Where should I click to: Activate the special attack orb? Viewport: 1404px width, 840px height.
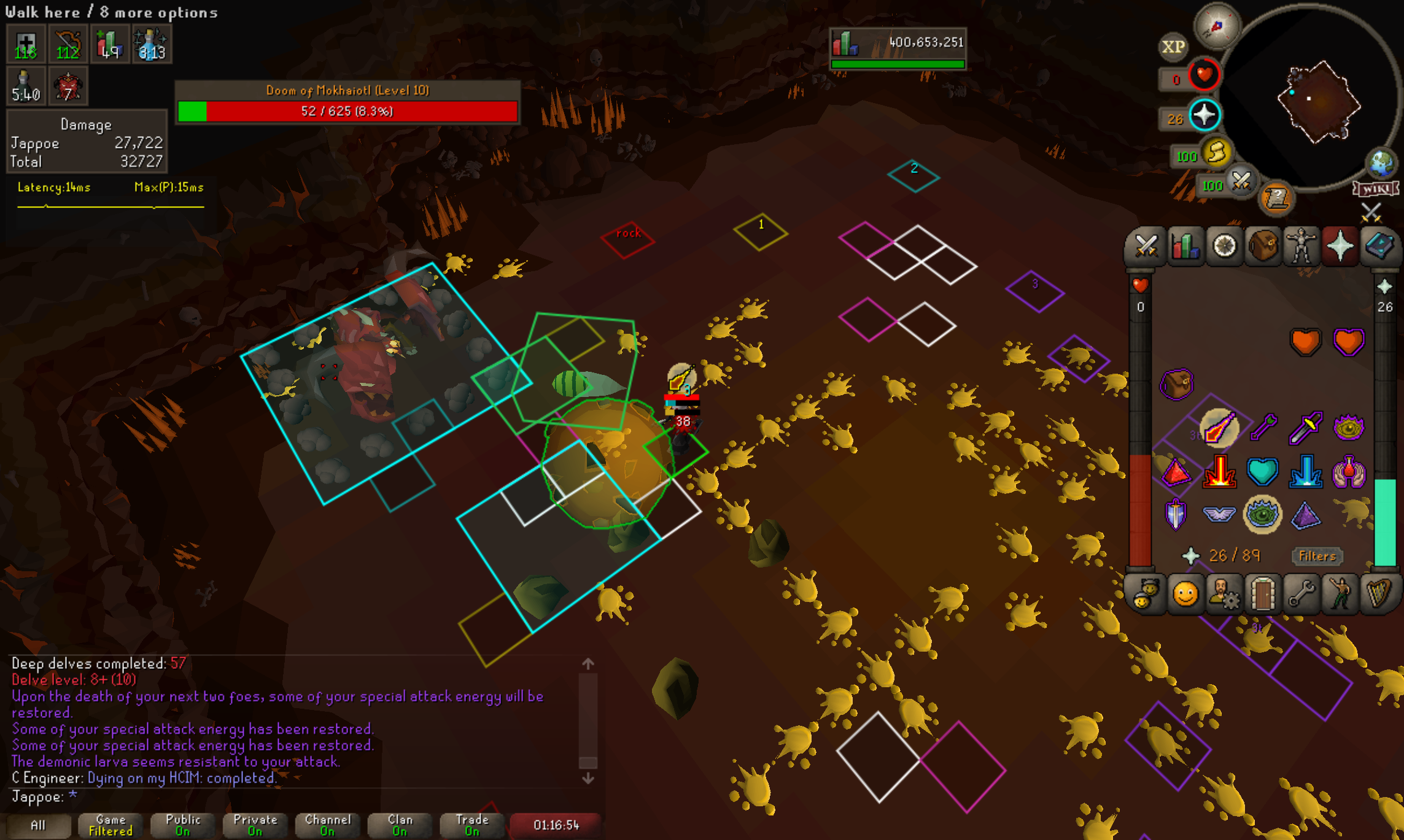click(x=1241, y=181)
